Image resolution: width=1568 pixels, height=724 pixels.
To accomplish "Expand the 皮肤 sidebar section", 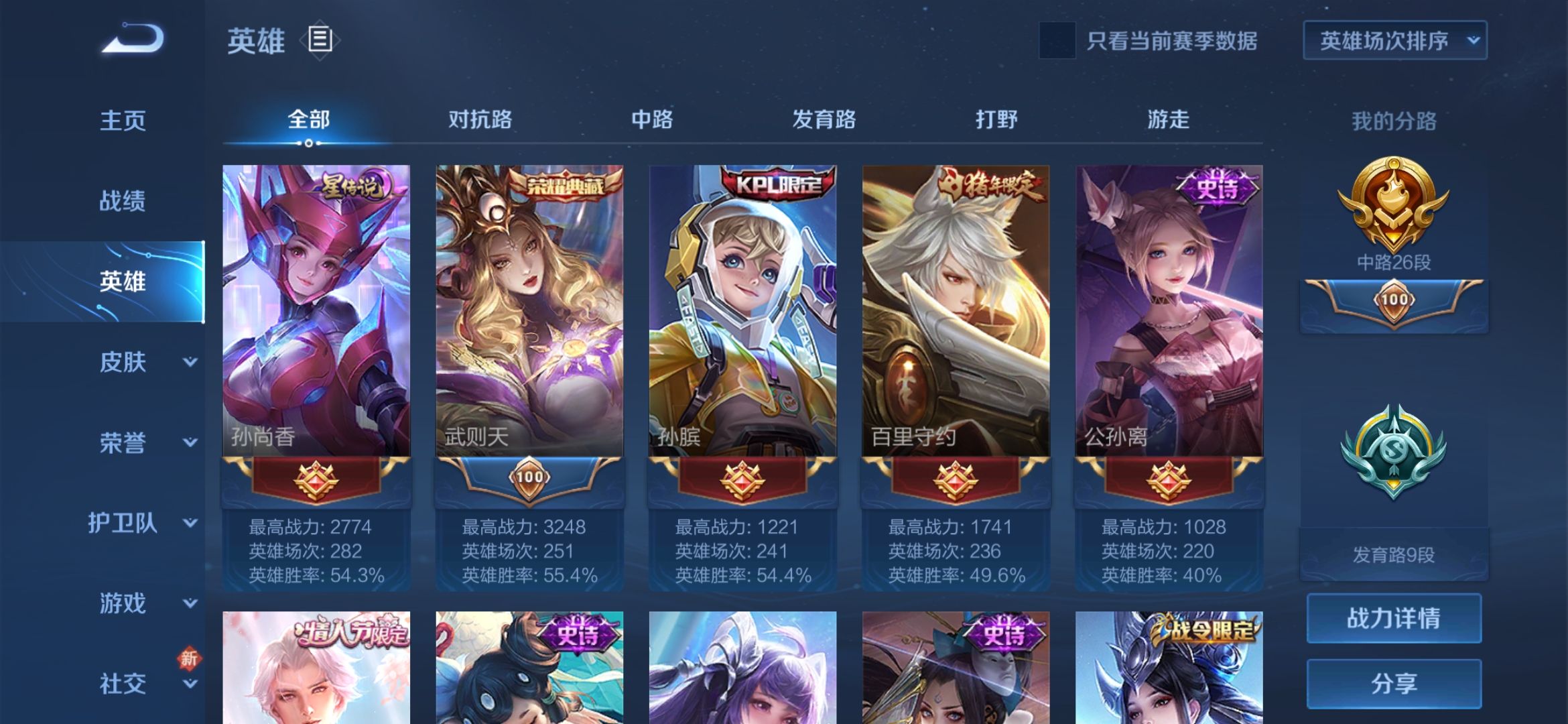I will (x=123, y=362).
